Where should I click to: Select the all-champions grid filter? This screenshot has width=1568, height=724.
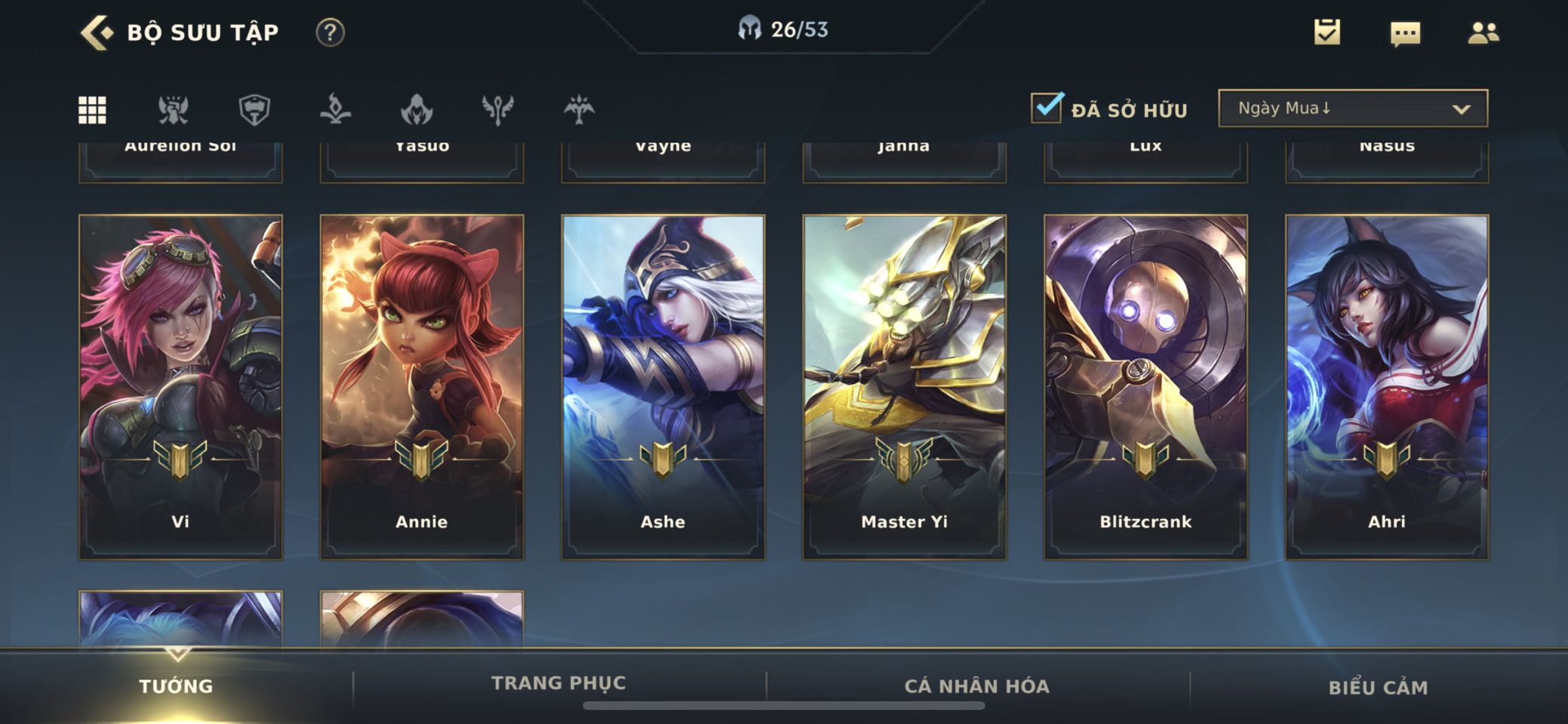[92, 110]
